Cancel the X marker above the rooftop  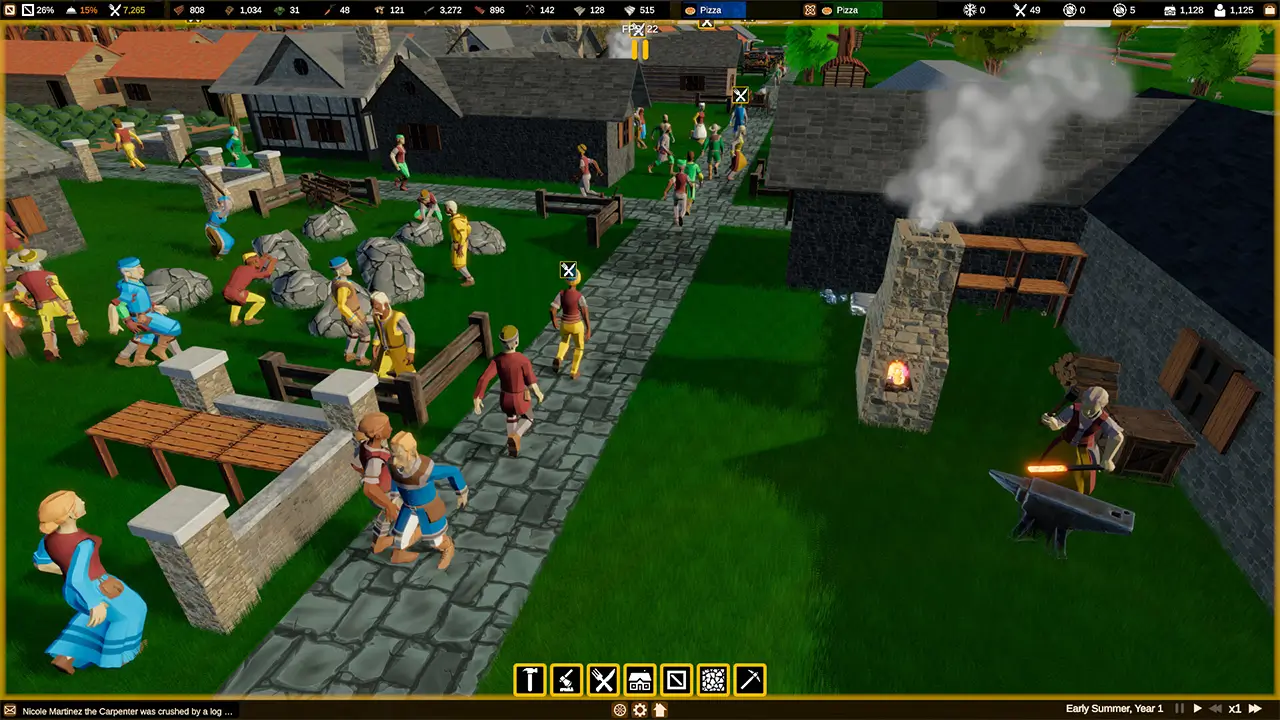coord(740,96)
